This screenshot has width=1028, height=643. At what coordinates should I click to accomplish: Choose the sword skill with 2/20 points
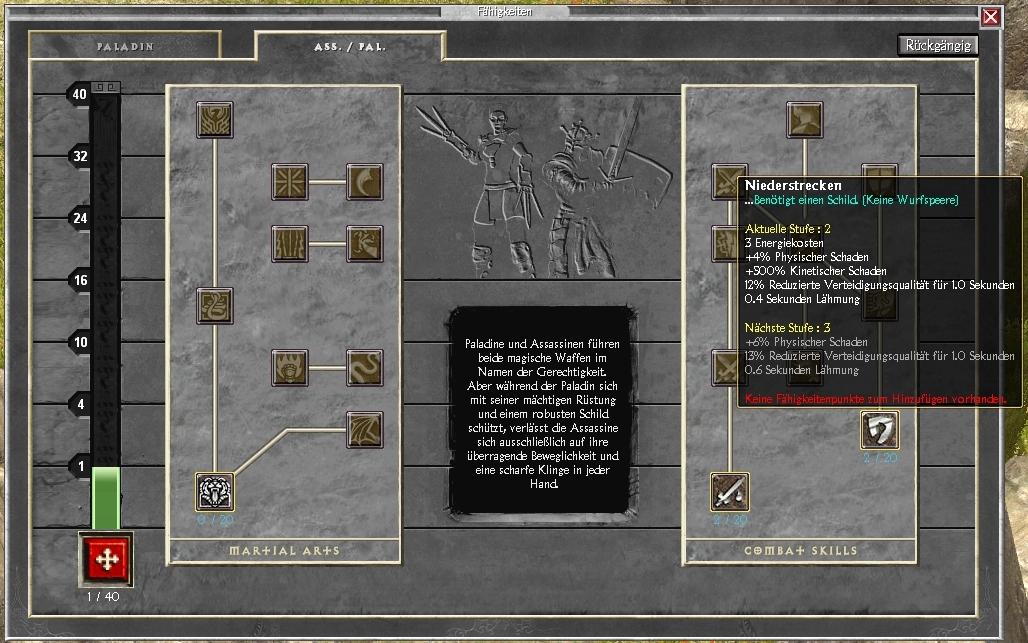730,491
